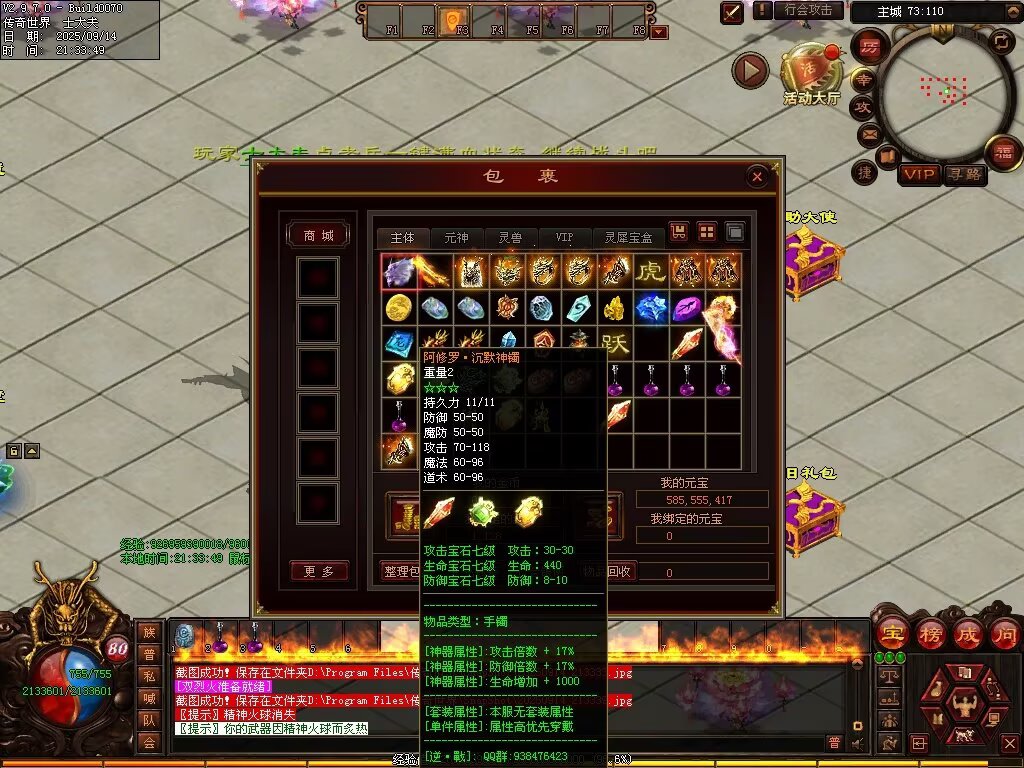This screenshot has height=768, width=1024.
Task: Select the 虎 character item in the bag
Action: click(650, 272)
